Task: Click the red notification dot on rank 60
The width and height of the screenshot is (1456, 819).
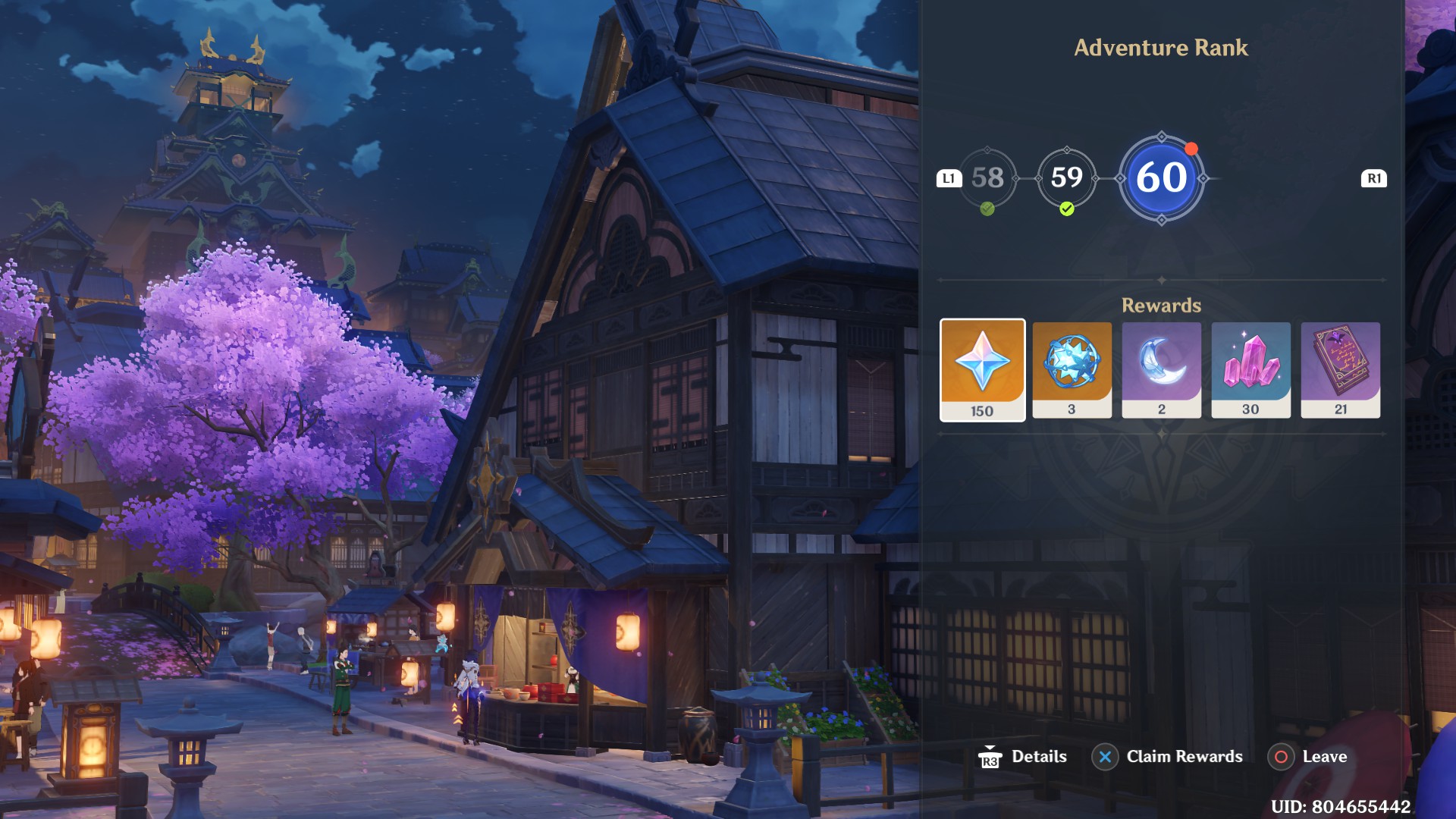Action: [x=1191, y=149]
